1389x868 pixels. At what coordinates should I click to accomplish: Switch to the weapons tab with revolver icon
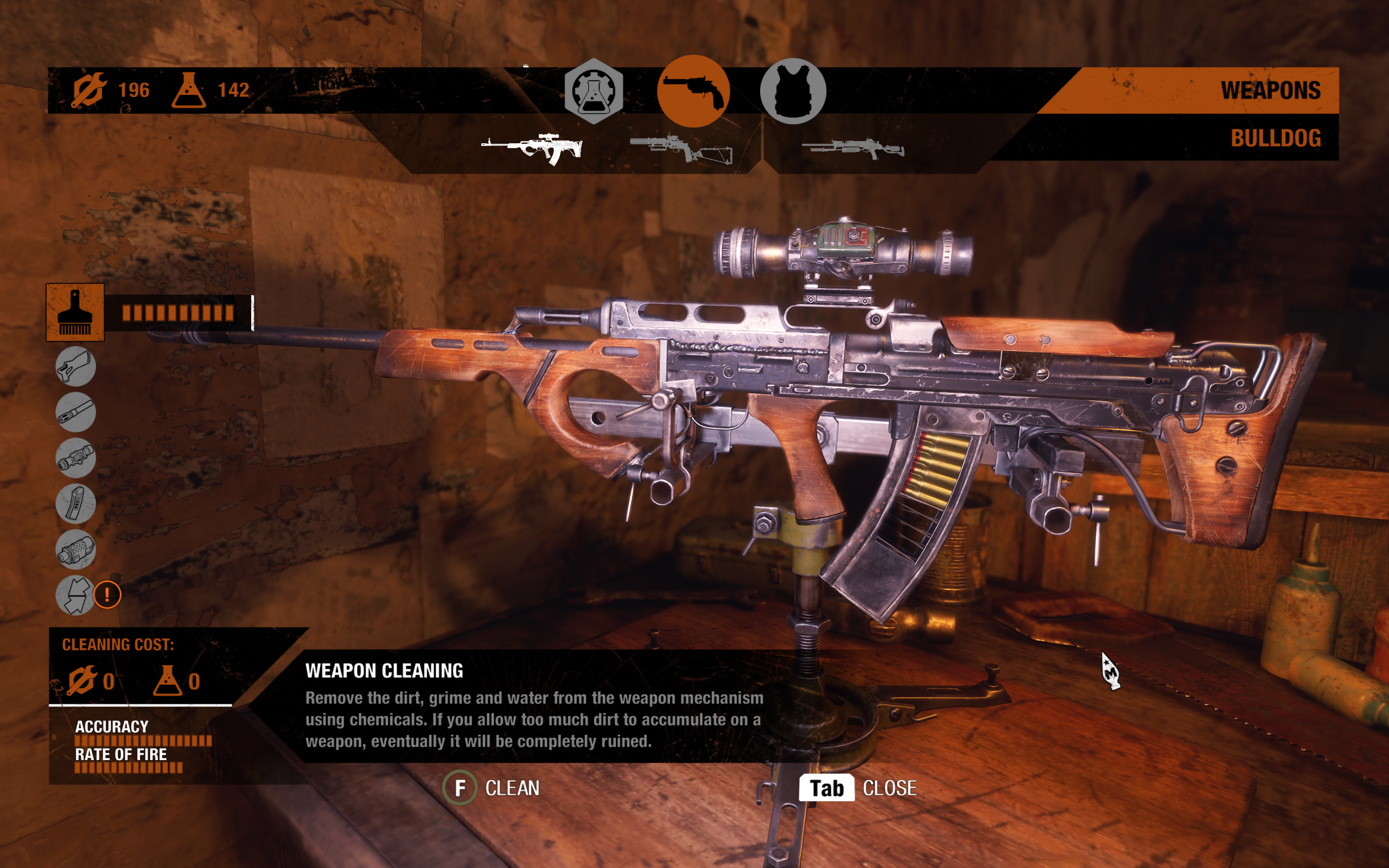693,91
